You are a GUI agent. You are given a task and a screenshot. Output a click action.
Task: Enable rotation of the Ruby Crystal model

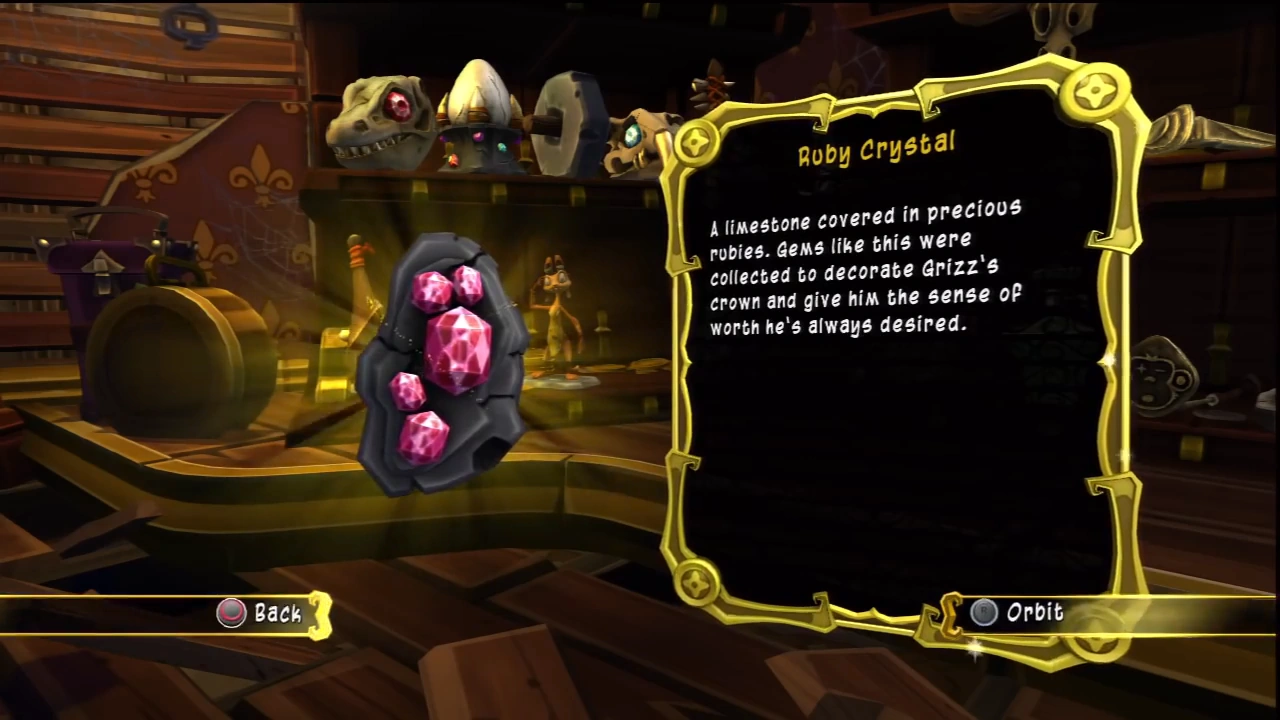(1035, 612)
